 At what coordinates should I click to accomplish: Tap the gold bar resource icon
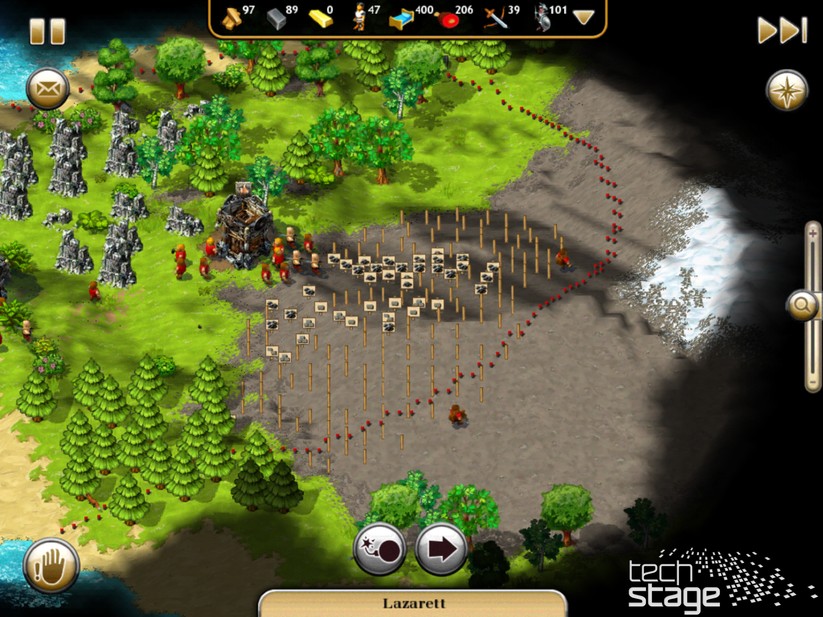320,16
